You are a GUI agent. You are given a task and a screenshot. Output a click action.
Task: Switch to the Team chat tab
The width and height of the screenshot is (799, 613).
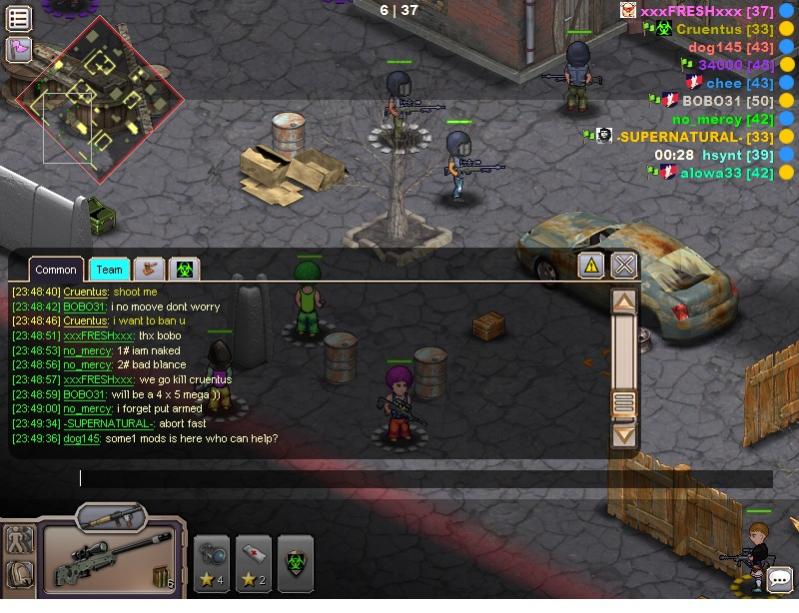pyautogui.click(x=109, y=269)
